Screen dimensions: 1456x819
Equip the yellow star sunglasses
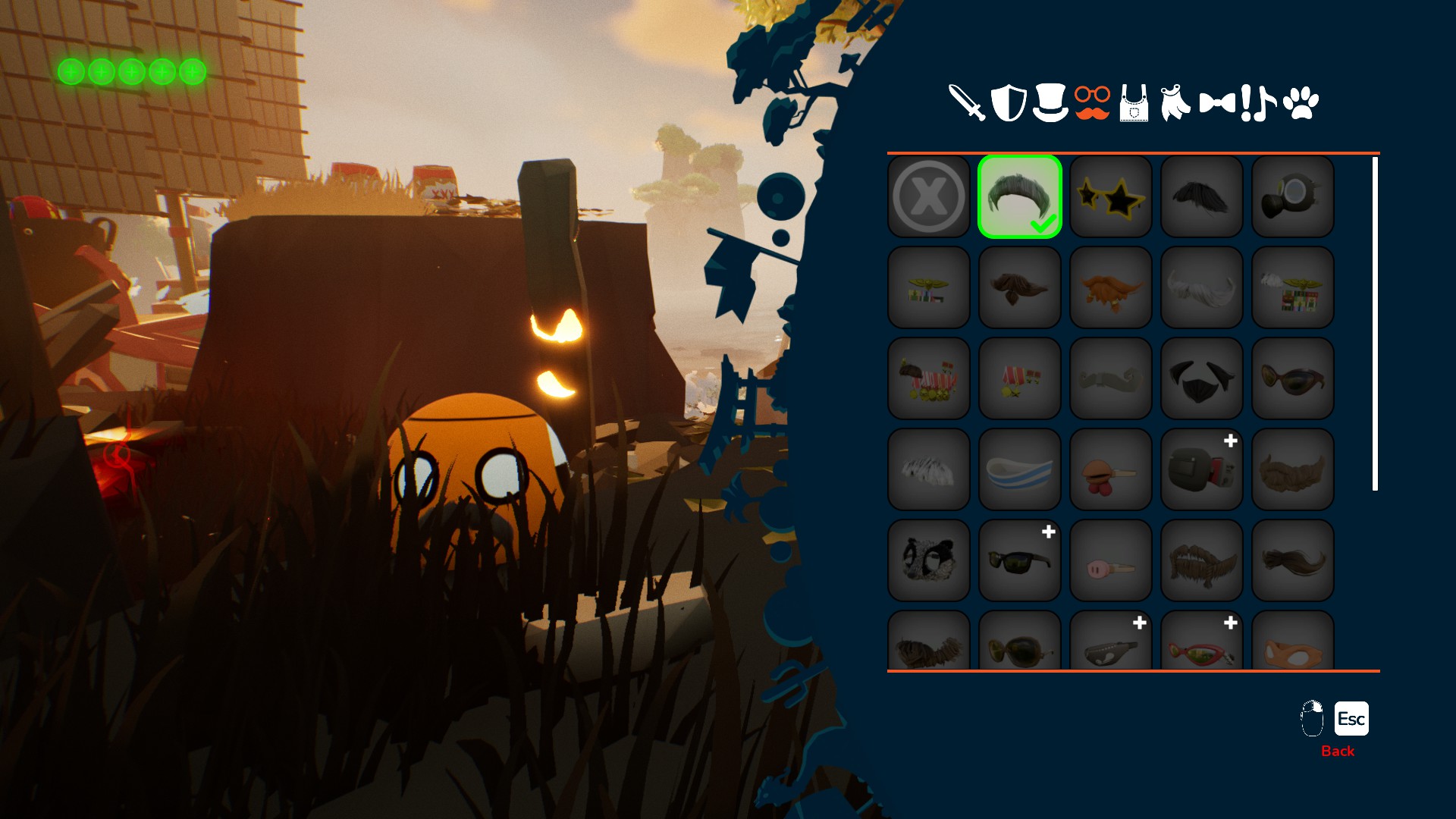(x=1111, y=197)
